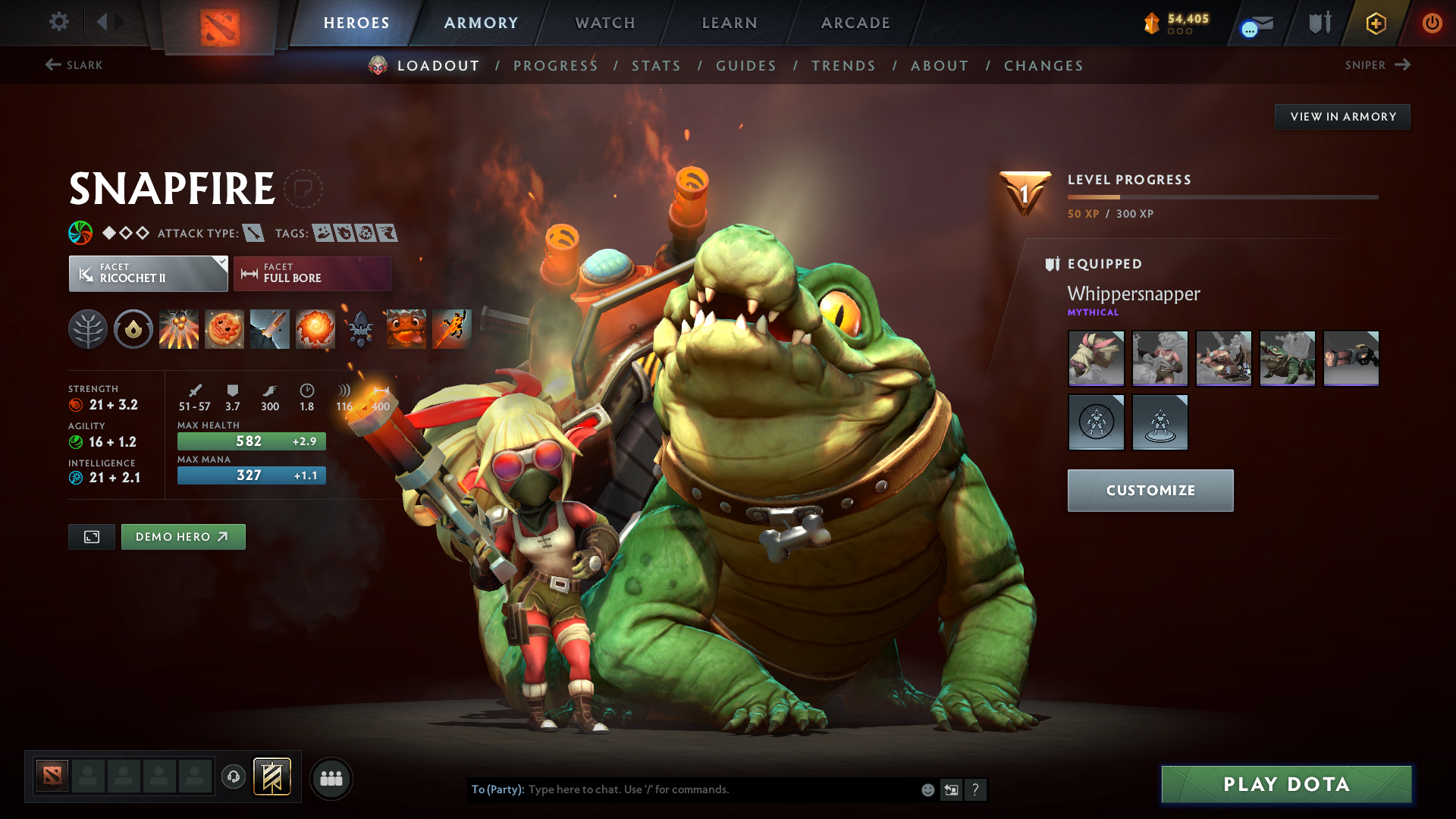Click the Gobble Up ability icon
1456x819 pixels.
(x=406, y=328)
